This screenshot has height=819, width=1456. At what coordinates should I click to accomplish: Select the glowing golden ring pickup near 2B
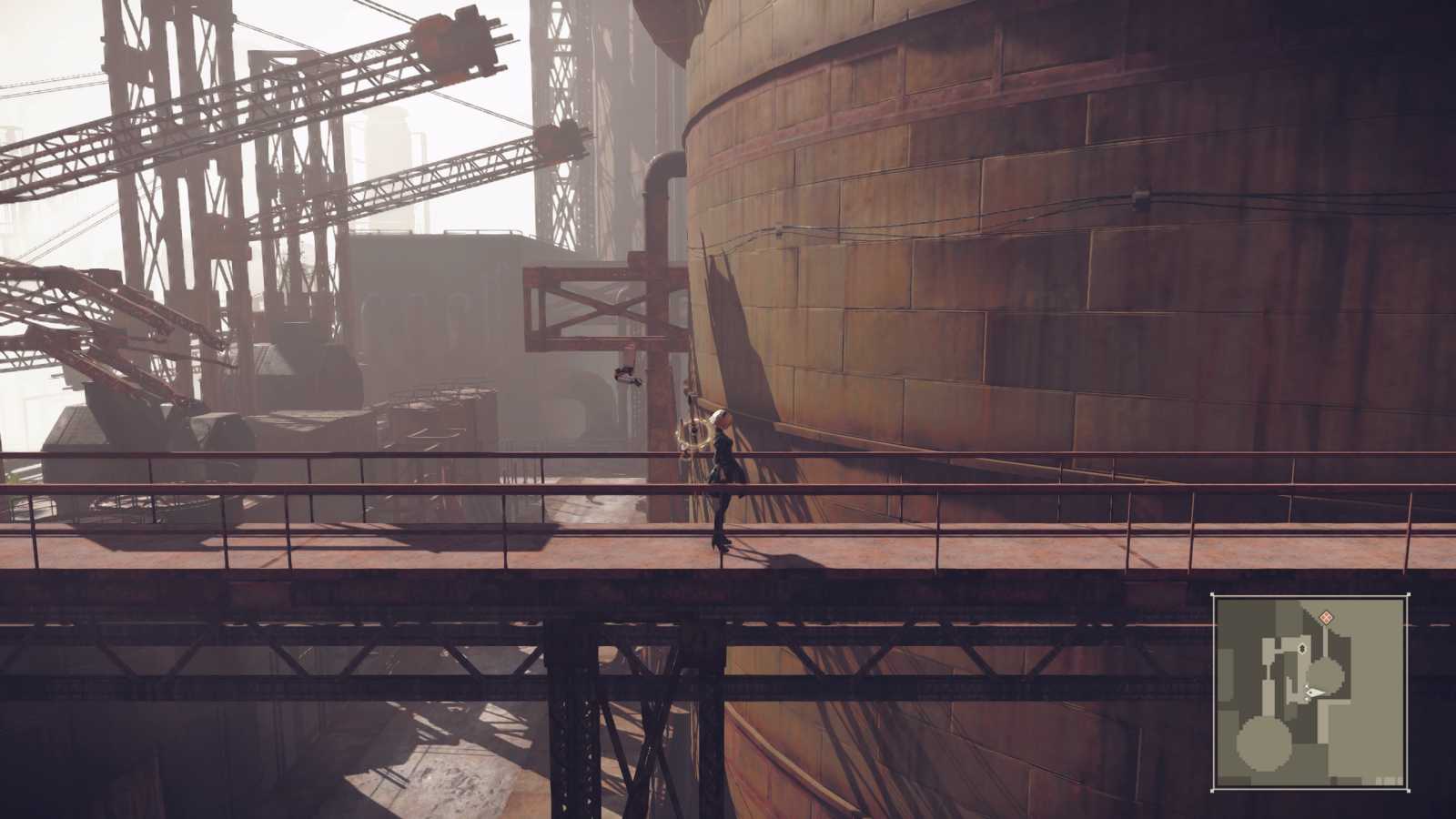tap(694, 437)
